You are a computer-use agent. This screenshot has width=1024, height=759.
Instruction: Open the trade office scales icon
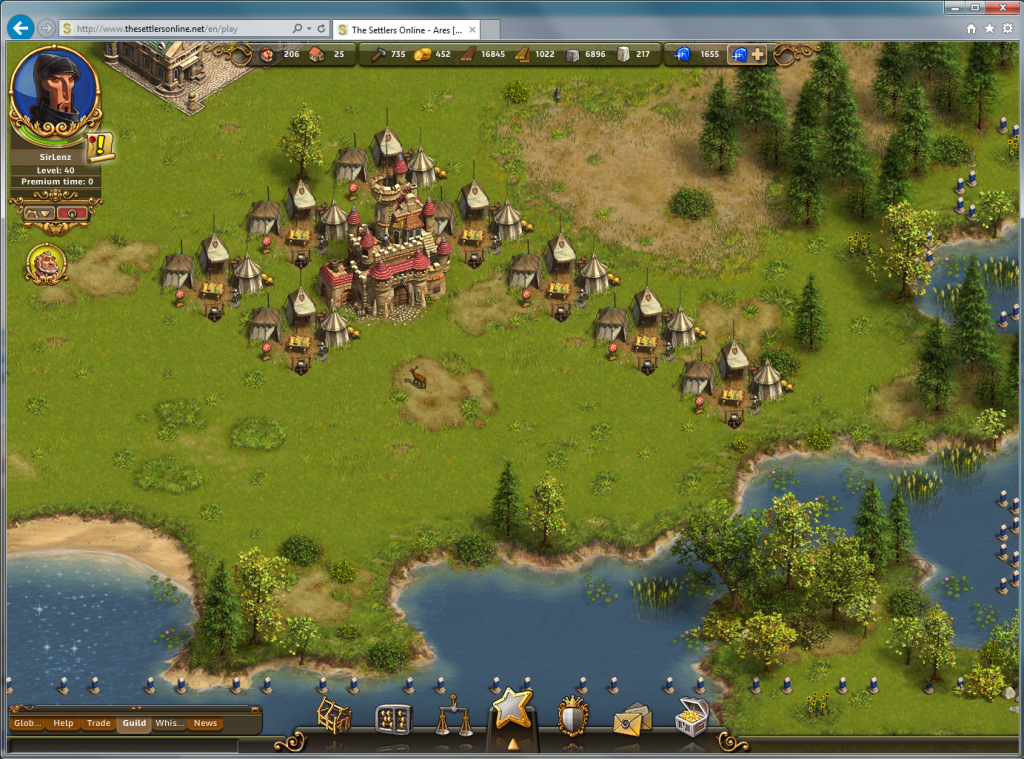click(454, 718)
